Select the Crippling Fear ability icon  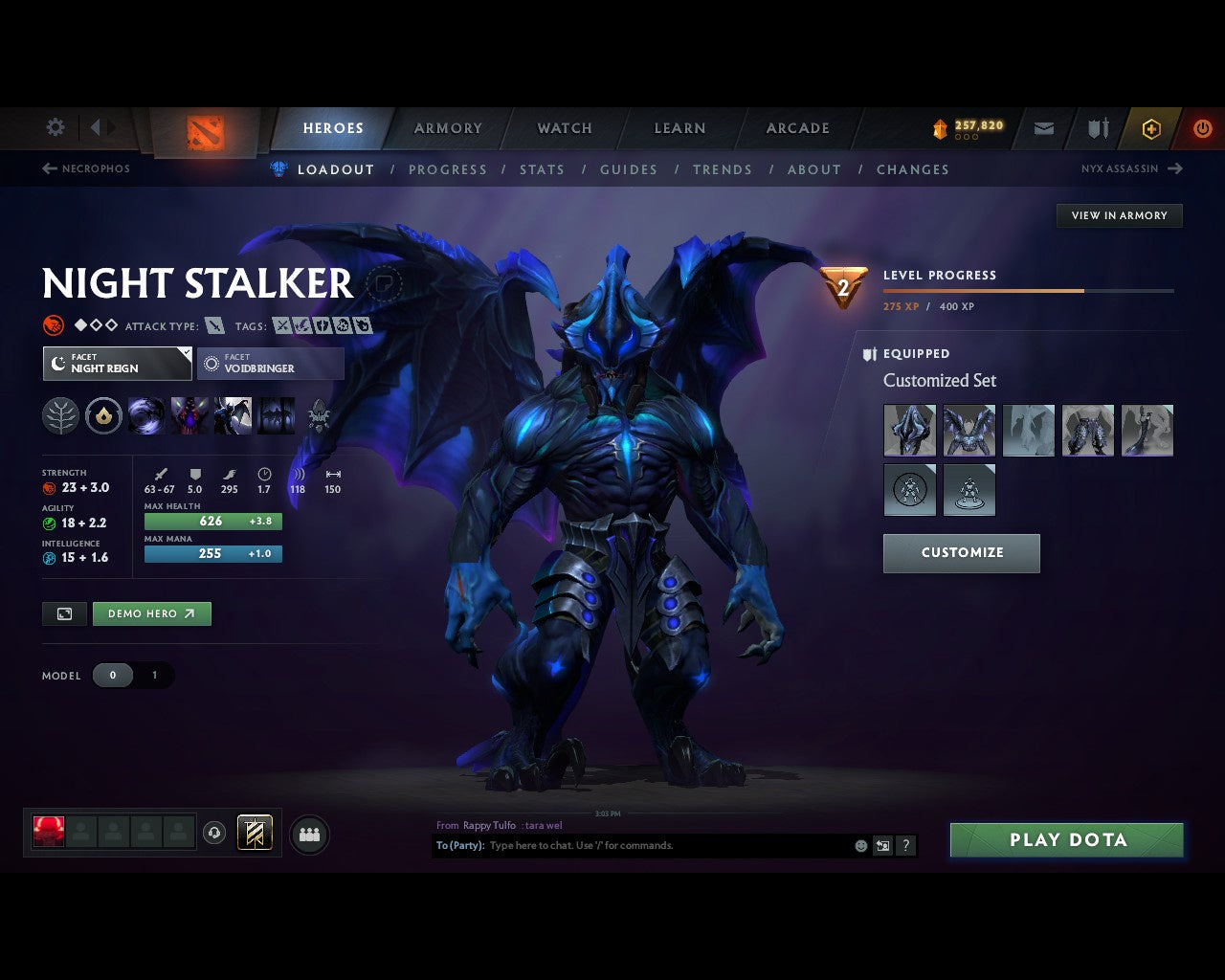[189, 415]
